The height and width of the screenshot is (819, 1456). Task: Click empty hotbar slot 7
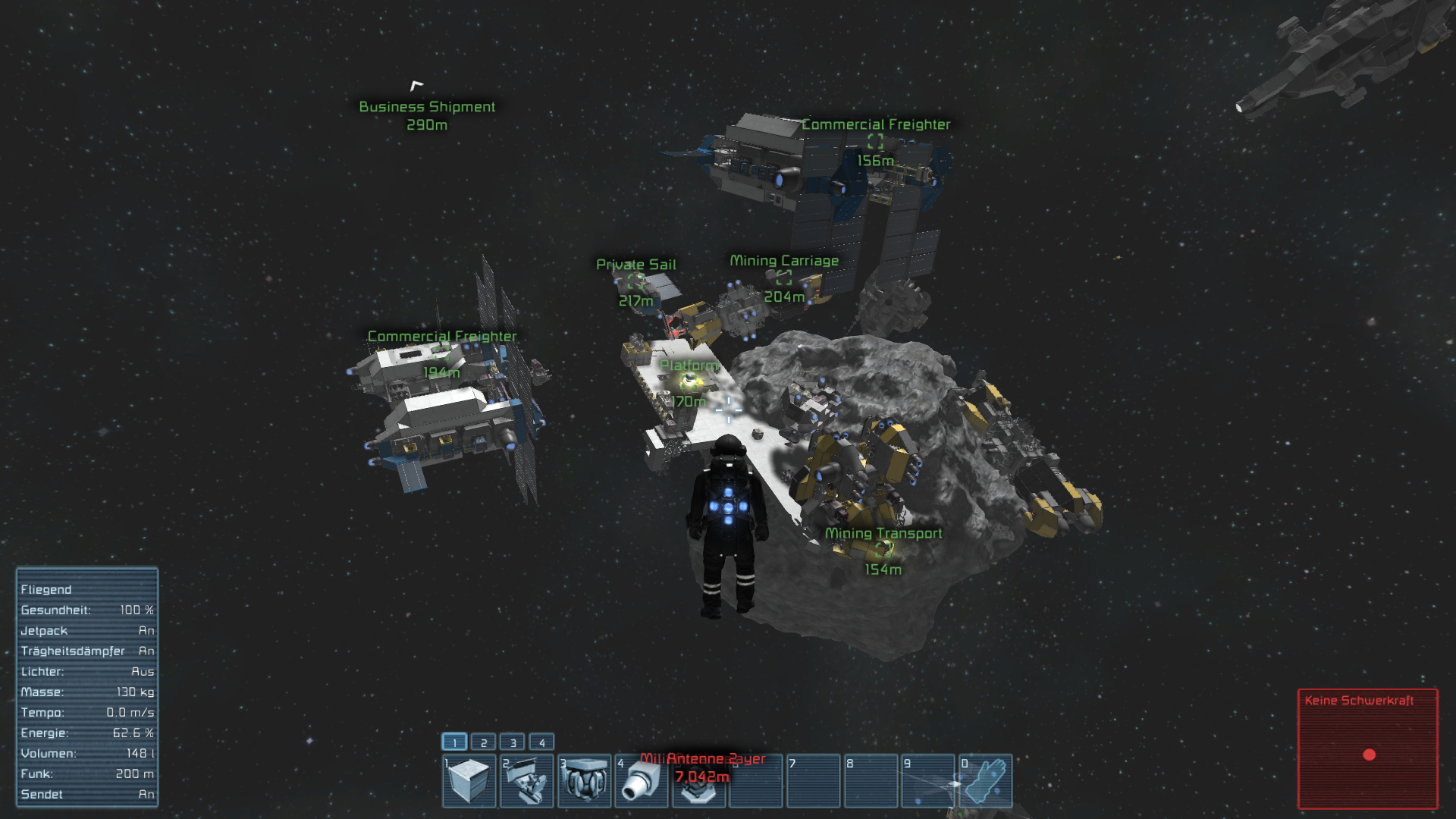click(813, 781)
